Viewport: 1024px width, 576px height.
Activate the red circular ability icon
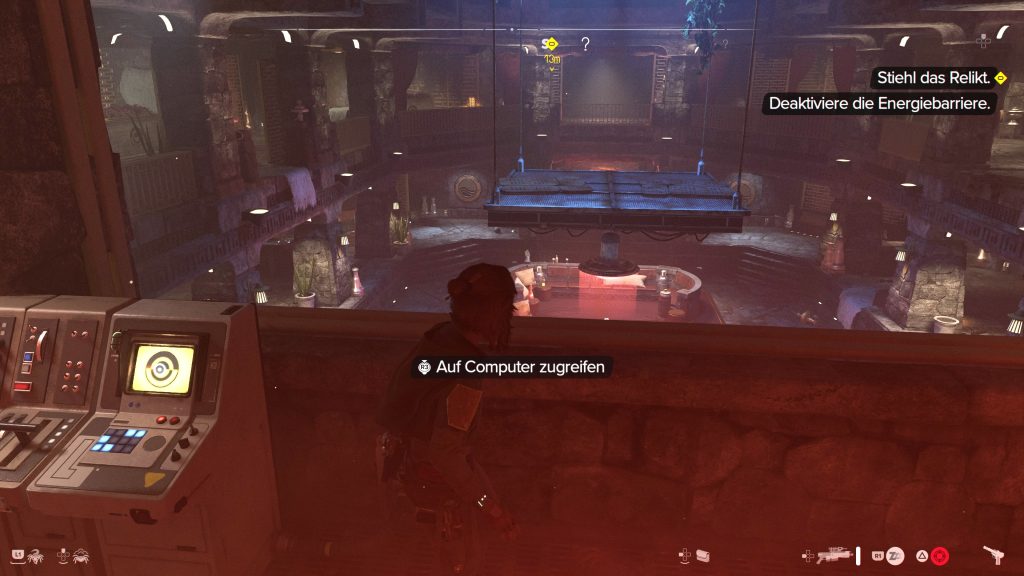[940, 555]
